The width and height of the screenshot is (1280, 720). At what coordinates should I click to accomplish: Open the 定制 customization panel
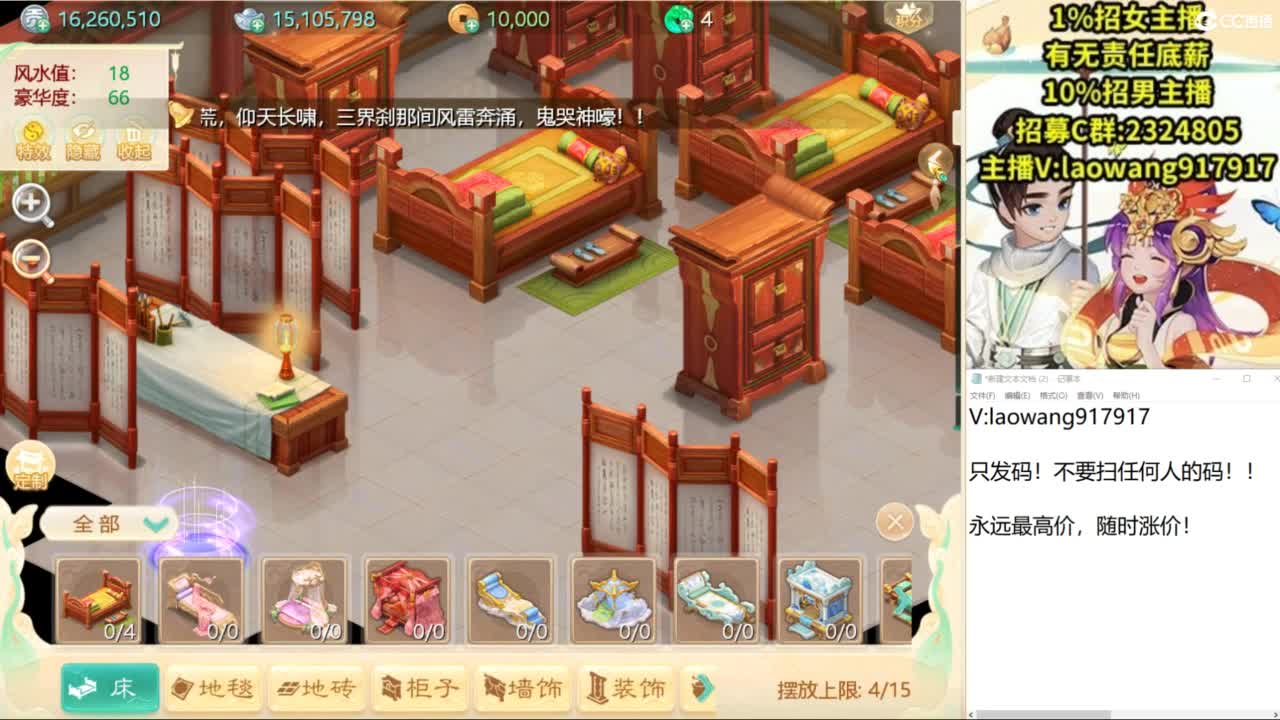pyautogui.click(x=32, y=465)
